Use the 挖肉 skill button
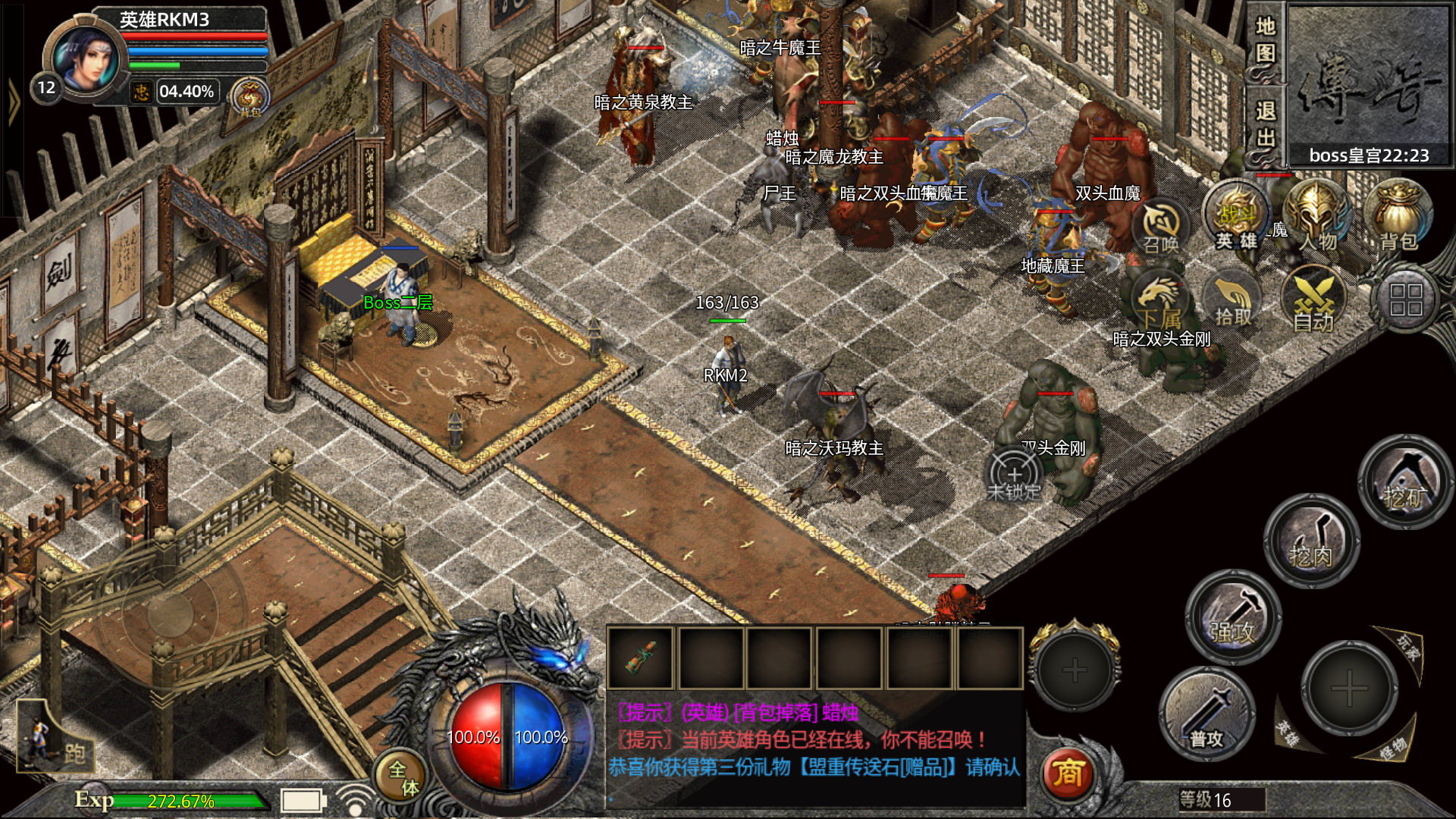This screenshot has height=819, width=1456. (x=1311, y=541)
